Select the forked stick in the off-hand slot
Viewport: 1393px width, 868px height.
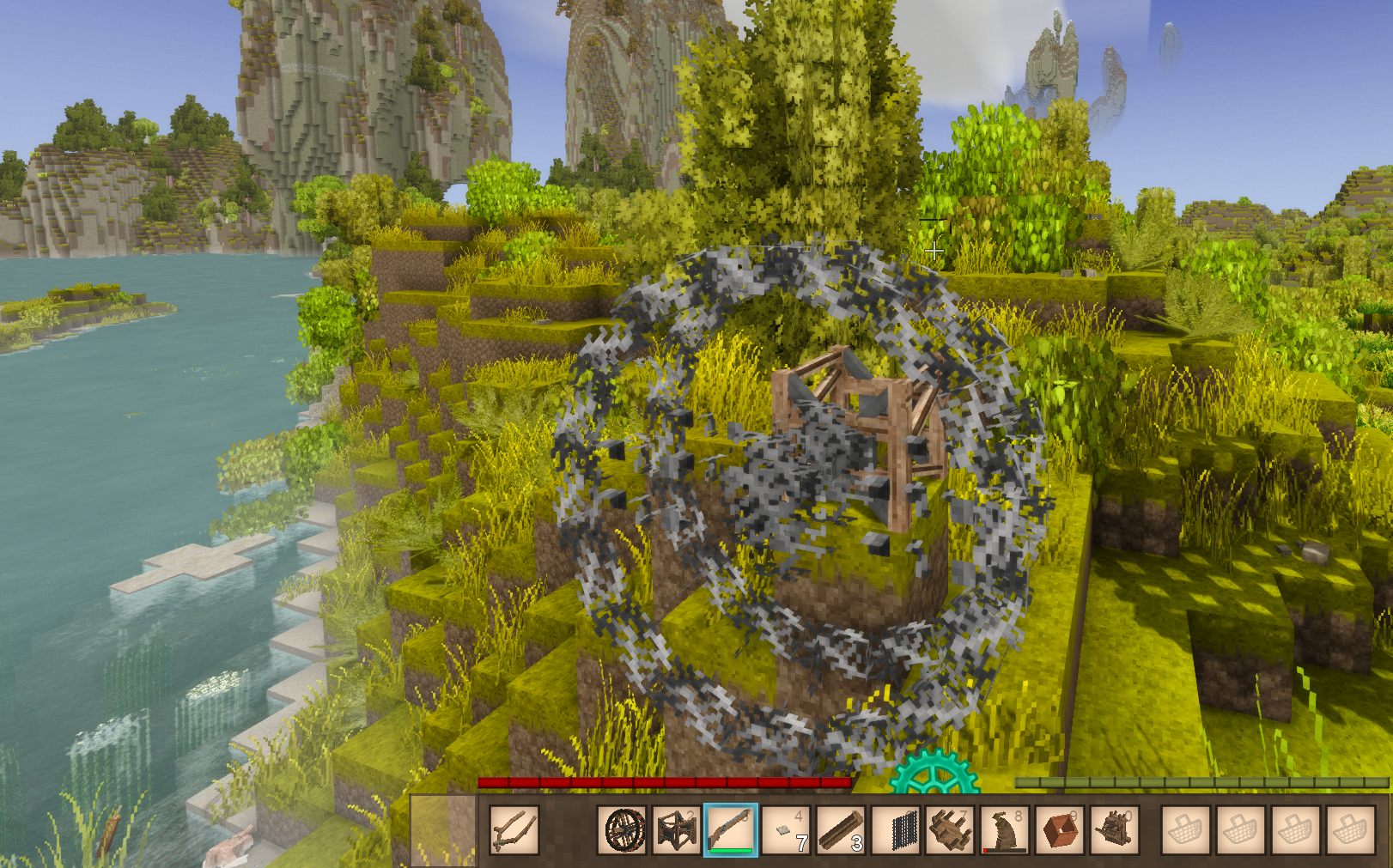coord(514,830)
